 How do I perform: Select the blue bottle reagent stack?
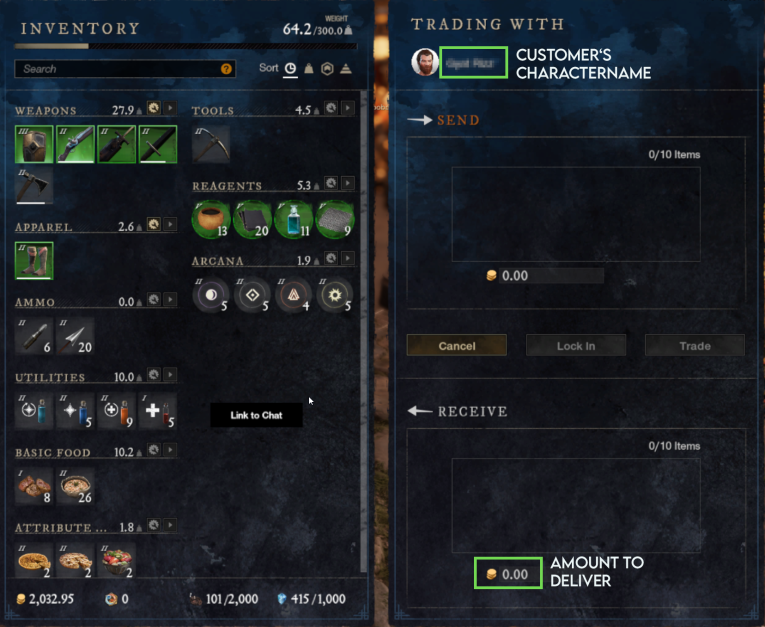[293, 219]
